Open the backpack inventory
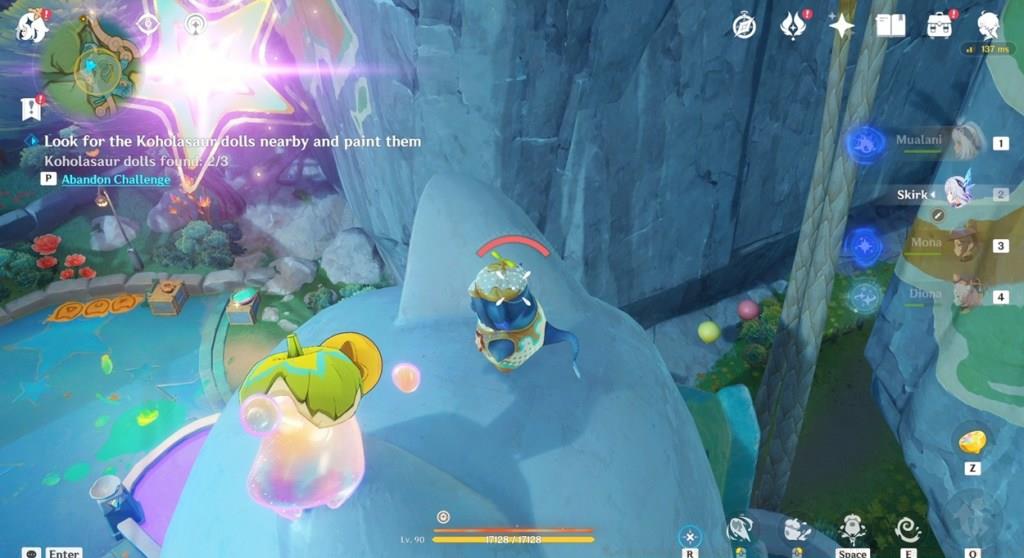The width and height of the screenshot is (1024, 558). click(939, 26)
